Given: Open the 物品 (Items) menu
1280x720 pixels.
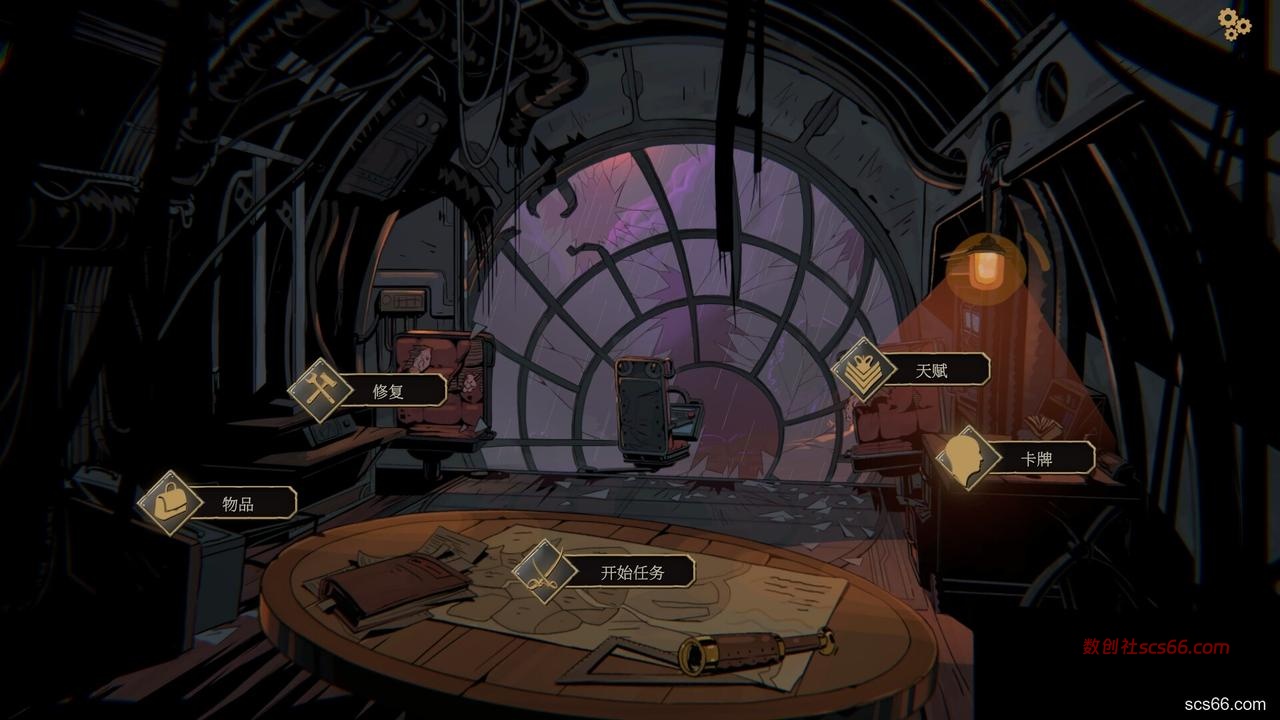Looking at the screenshot, I should (237, 503).
